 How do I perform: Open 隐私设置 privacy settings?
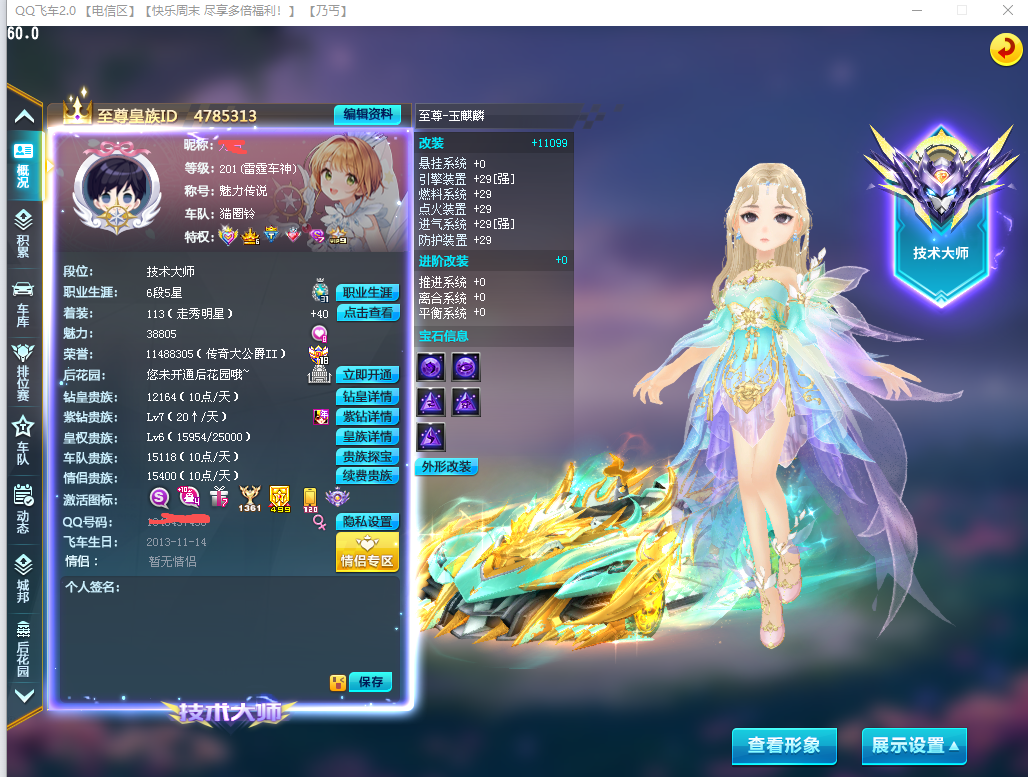coord(367,522)
